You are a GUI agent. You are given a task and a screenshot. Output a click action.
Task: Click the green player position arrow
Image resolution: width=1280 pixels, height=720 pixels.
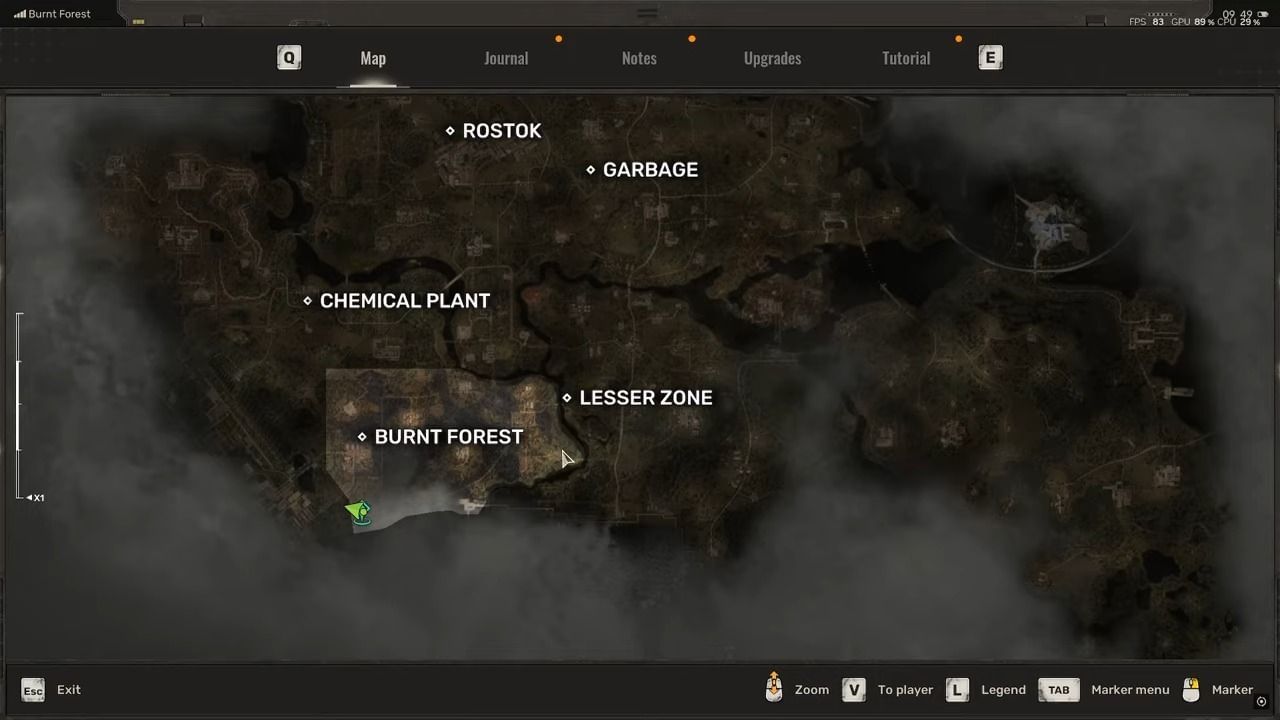point(358,512)
